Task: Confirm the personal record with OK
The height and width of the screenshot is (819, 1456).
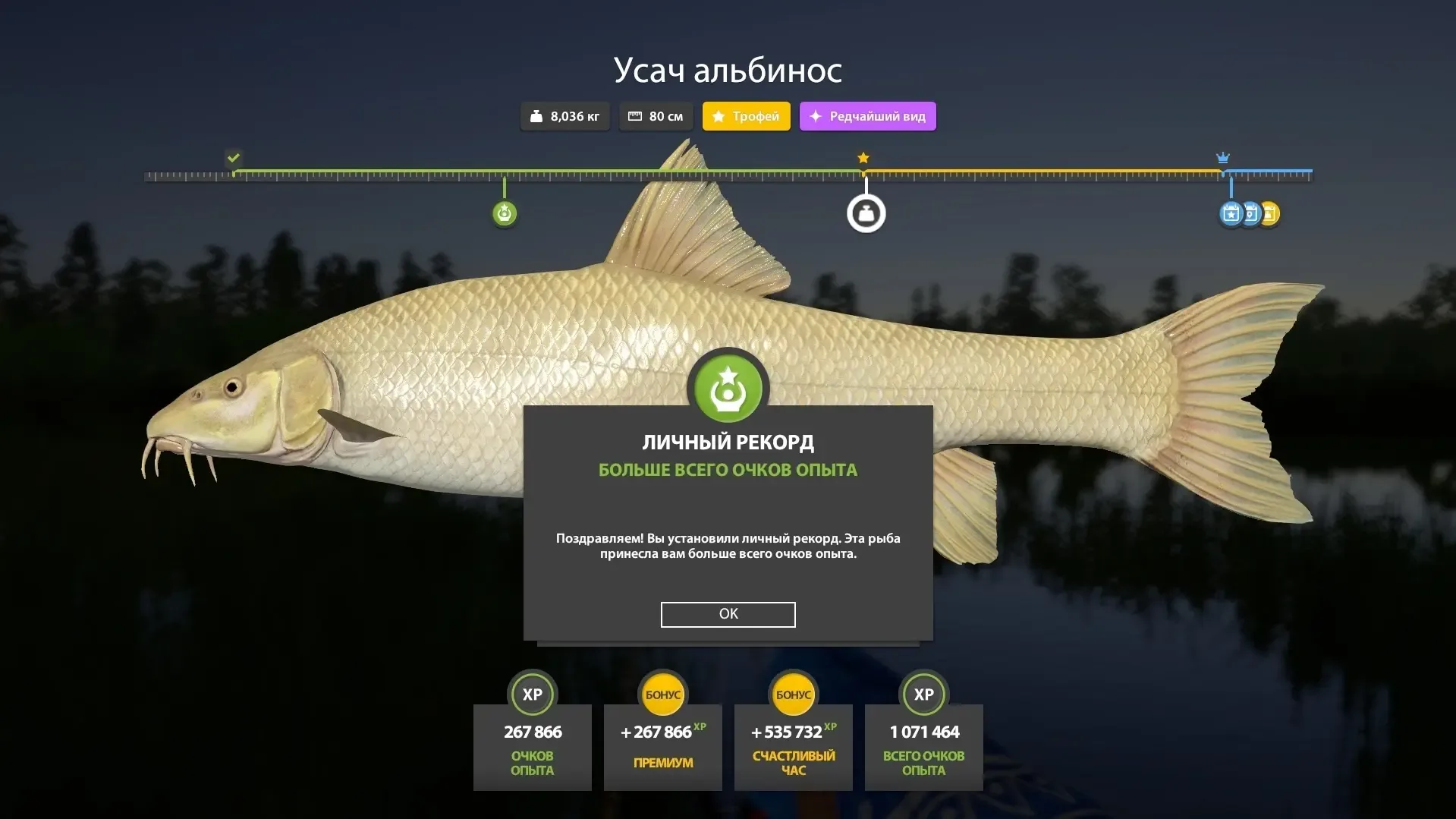Action: tap(728, 614)
